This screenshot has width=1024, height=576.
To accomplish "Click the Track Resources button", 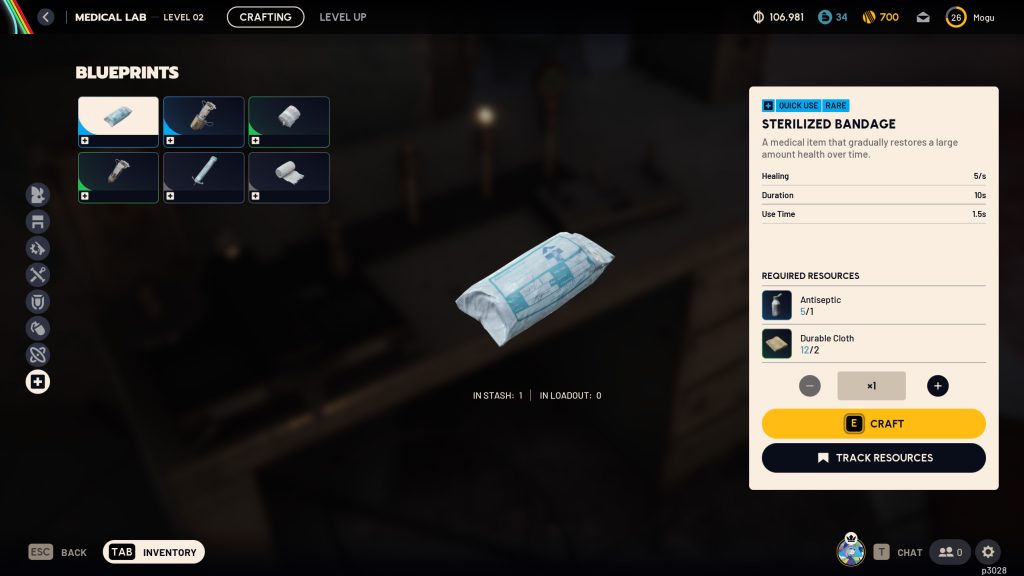I will [x=873, y=458].
